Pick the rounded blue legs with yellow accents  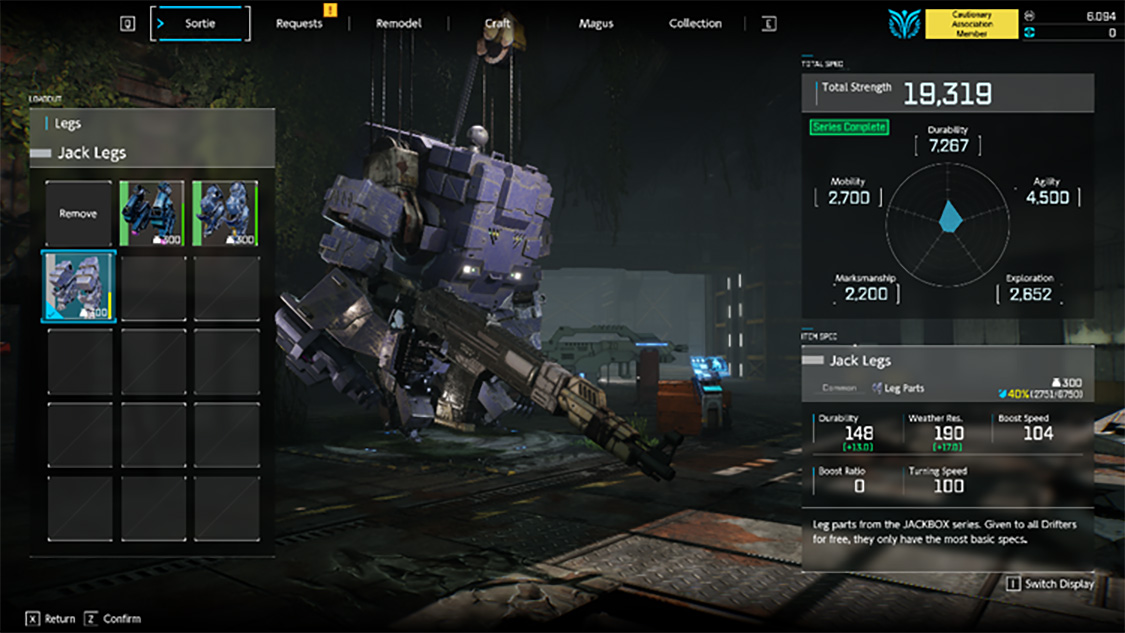click(x=225, y=213)
